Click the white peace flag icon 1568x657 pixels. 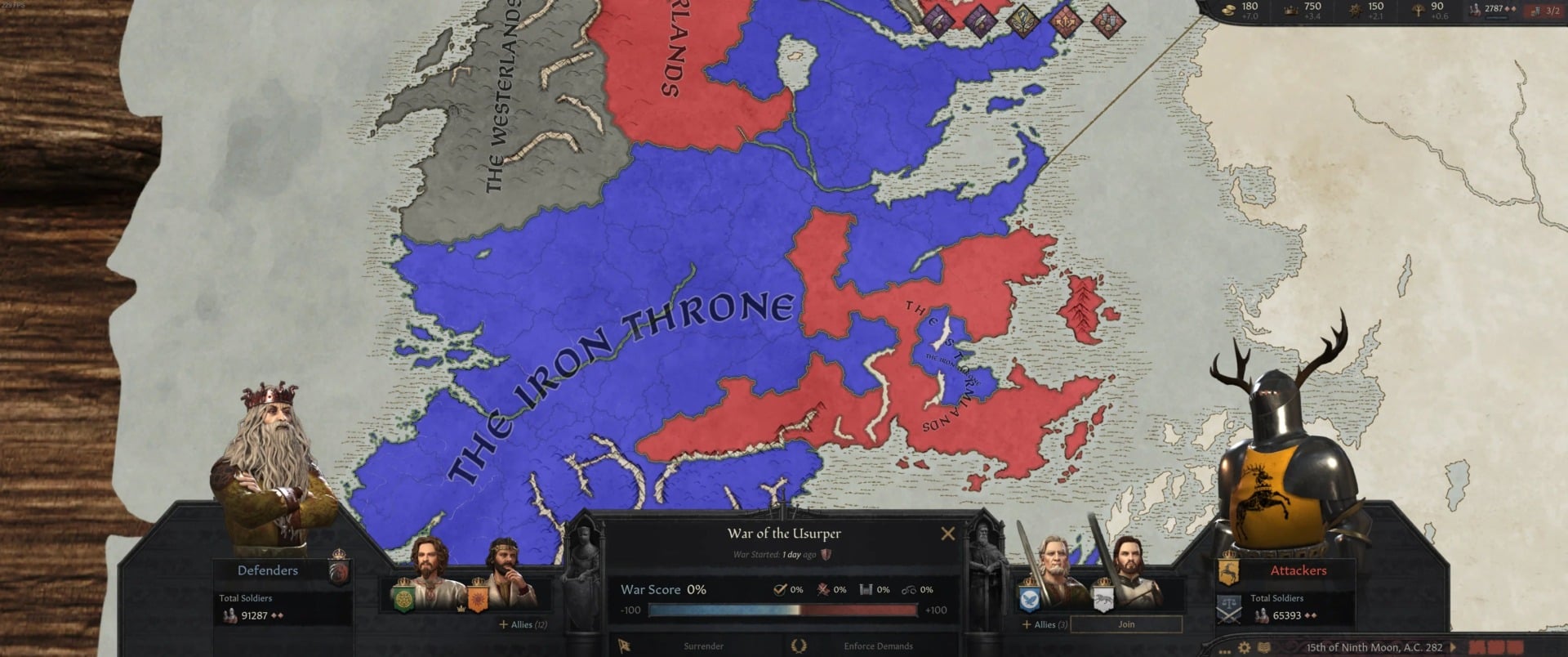(623, 646)
